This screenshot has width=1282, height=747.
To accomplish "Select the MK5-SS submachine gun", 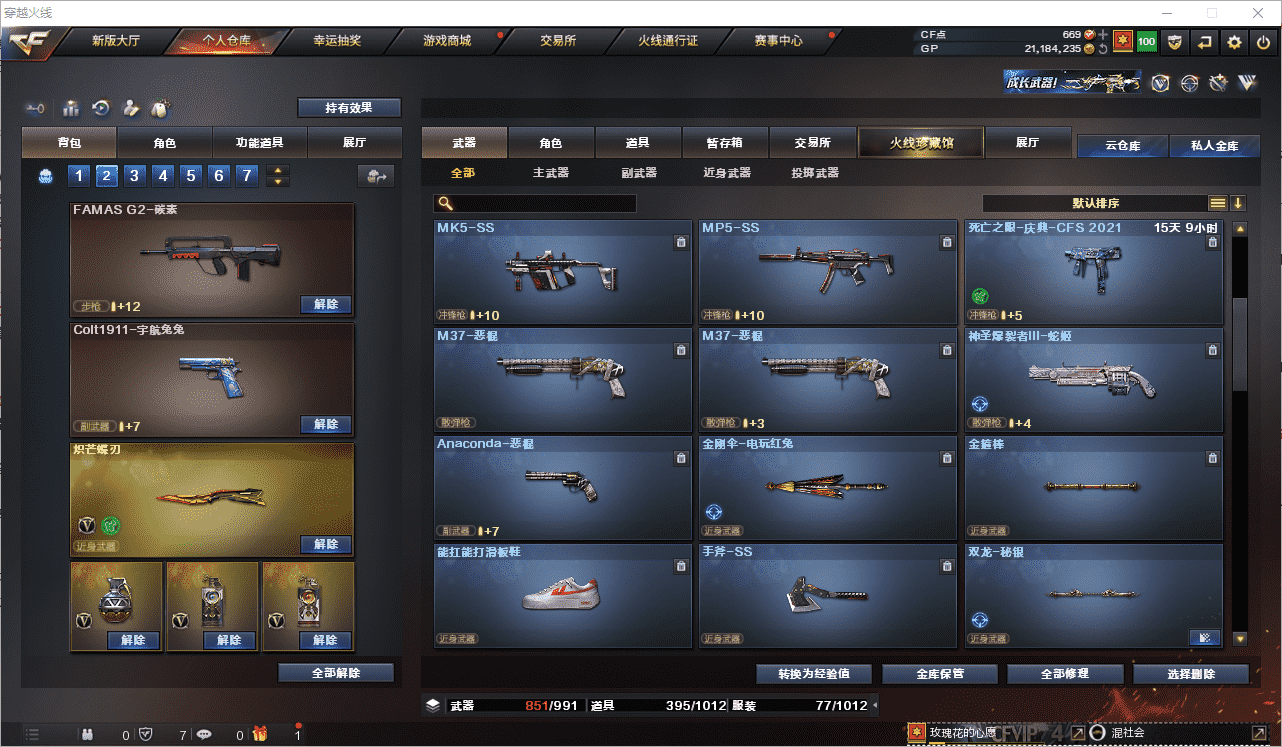I will [x=563, y=272].
